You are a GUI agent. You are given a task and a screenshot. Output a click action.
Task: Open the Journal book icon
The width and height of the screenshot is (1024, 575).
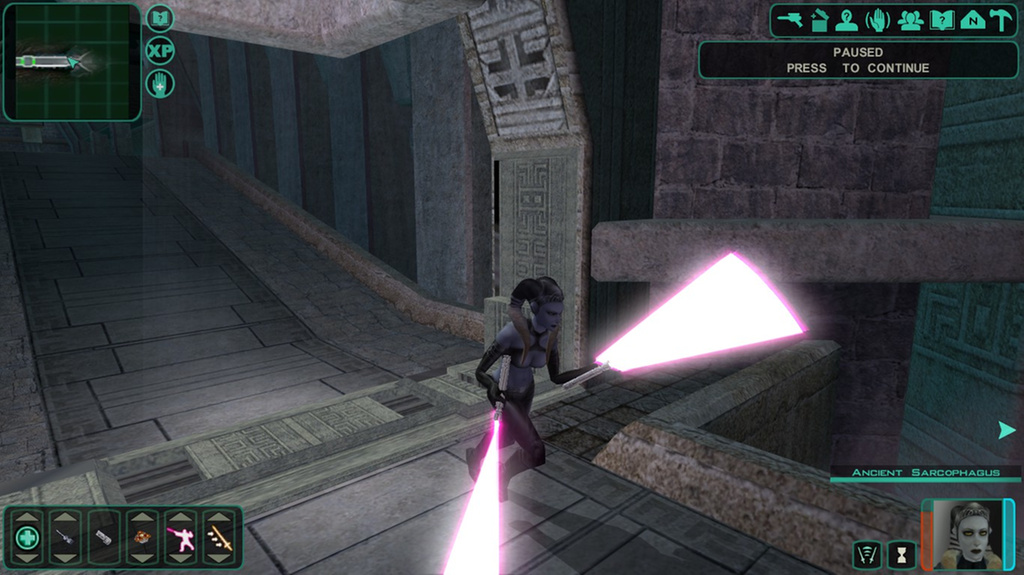pos(940,20)
